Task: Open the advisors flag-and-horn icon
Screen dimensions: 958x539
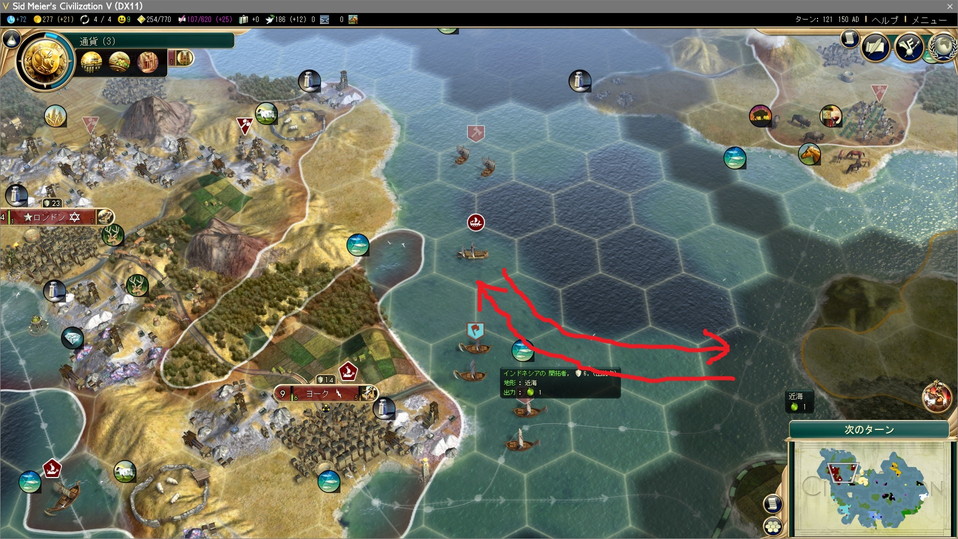Action: [909, 46]
